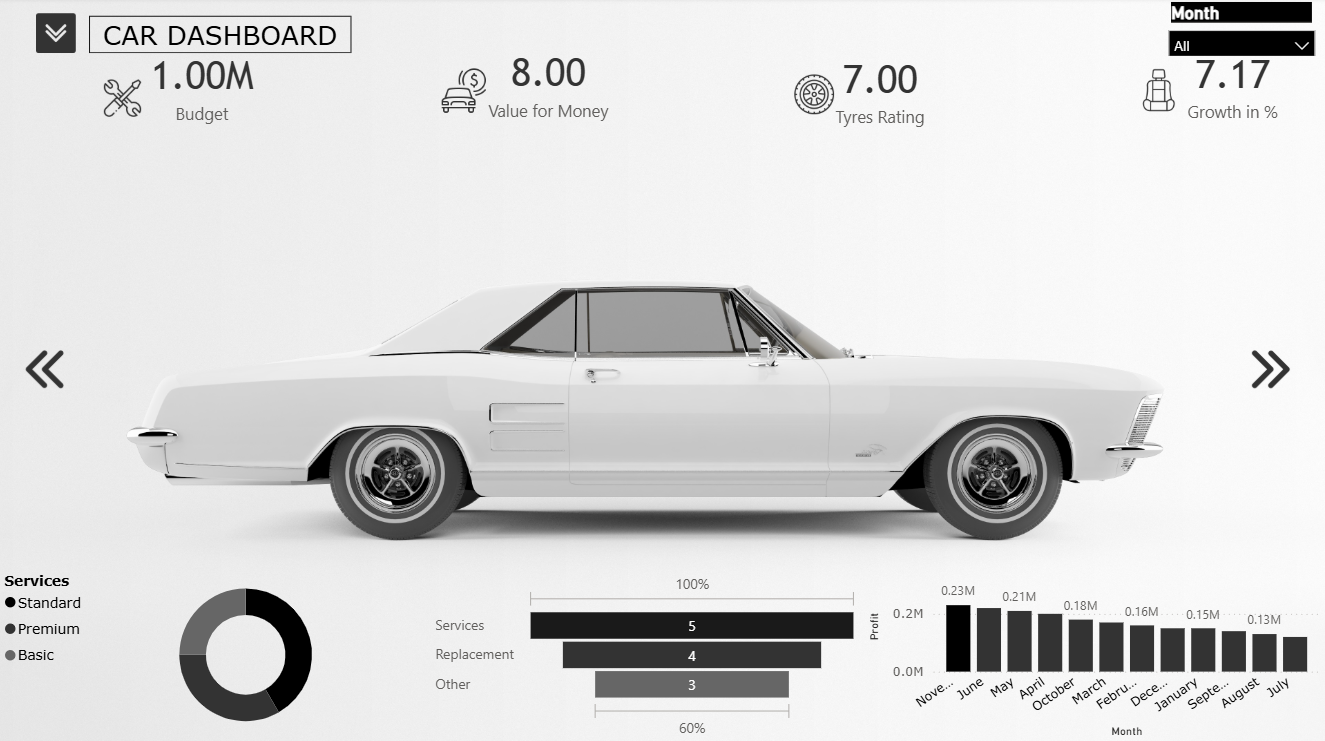Click the left double-arrow to view previous car
The image size is (1325, 741).
pyautogui.click(x=44, y=369)
